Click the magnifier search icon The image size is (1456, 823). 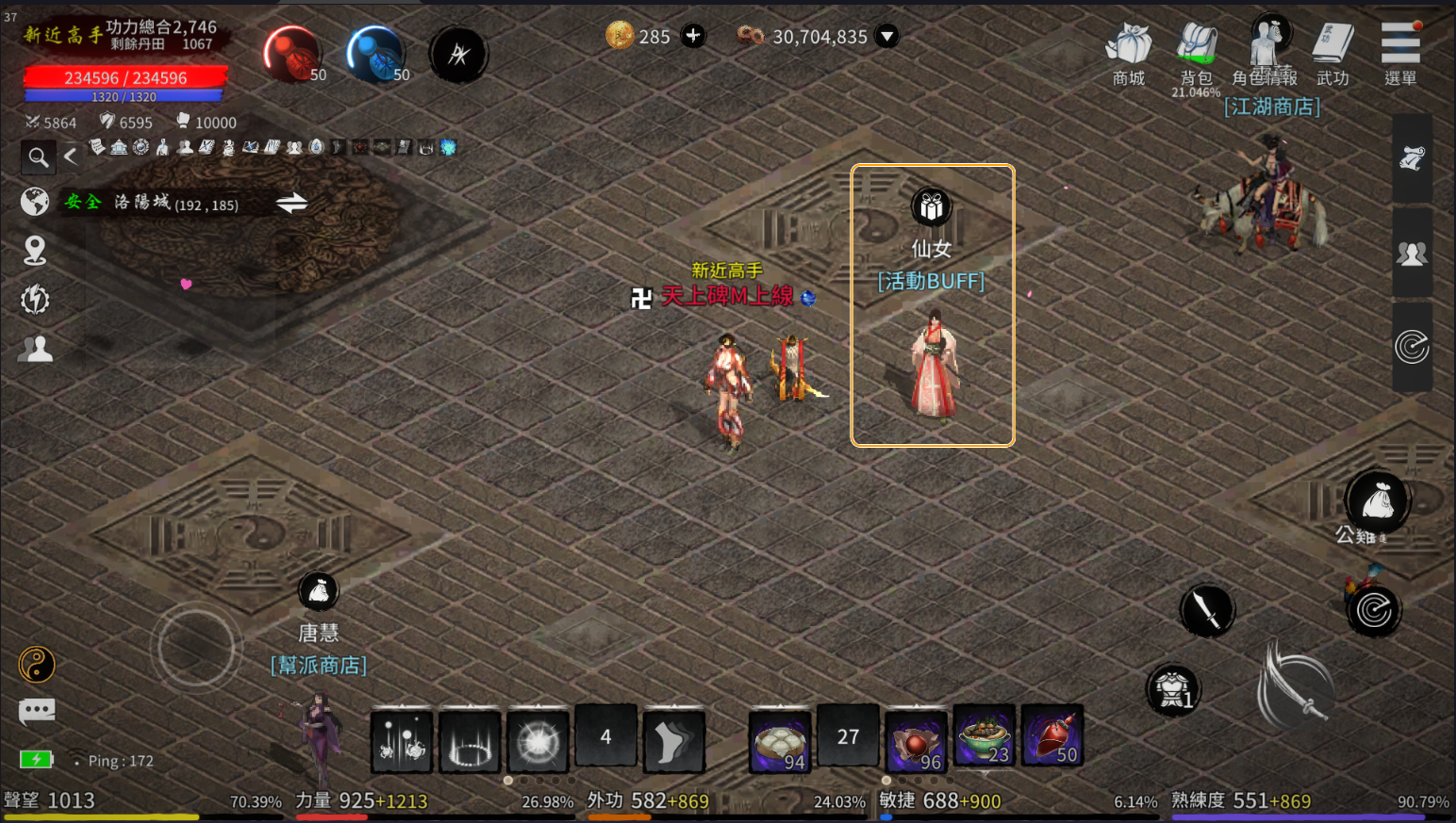(38, 156)
